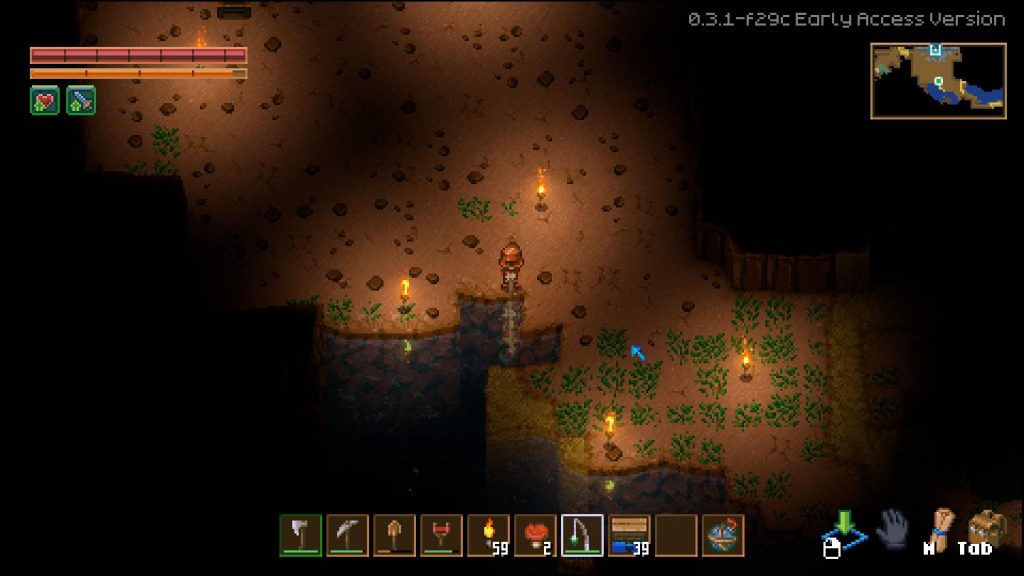Choose the wooden plank stack of 39
This screenshot has width=1024, height=576.
point(629,535)
